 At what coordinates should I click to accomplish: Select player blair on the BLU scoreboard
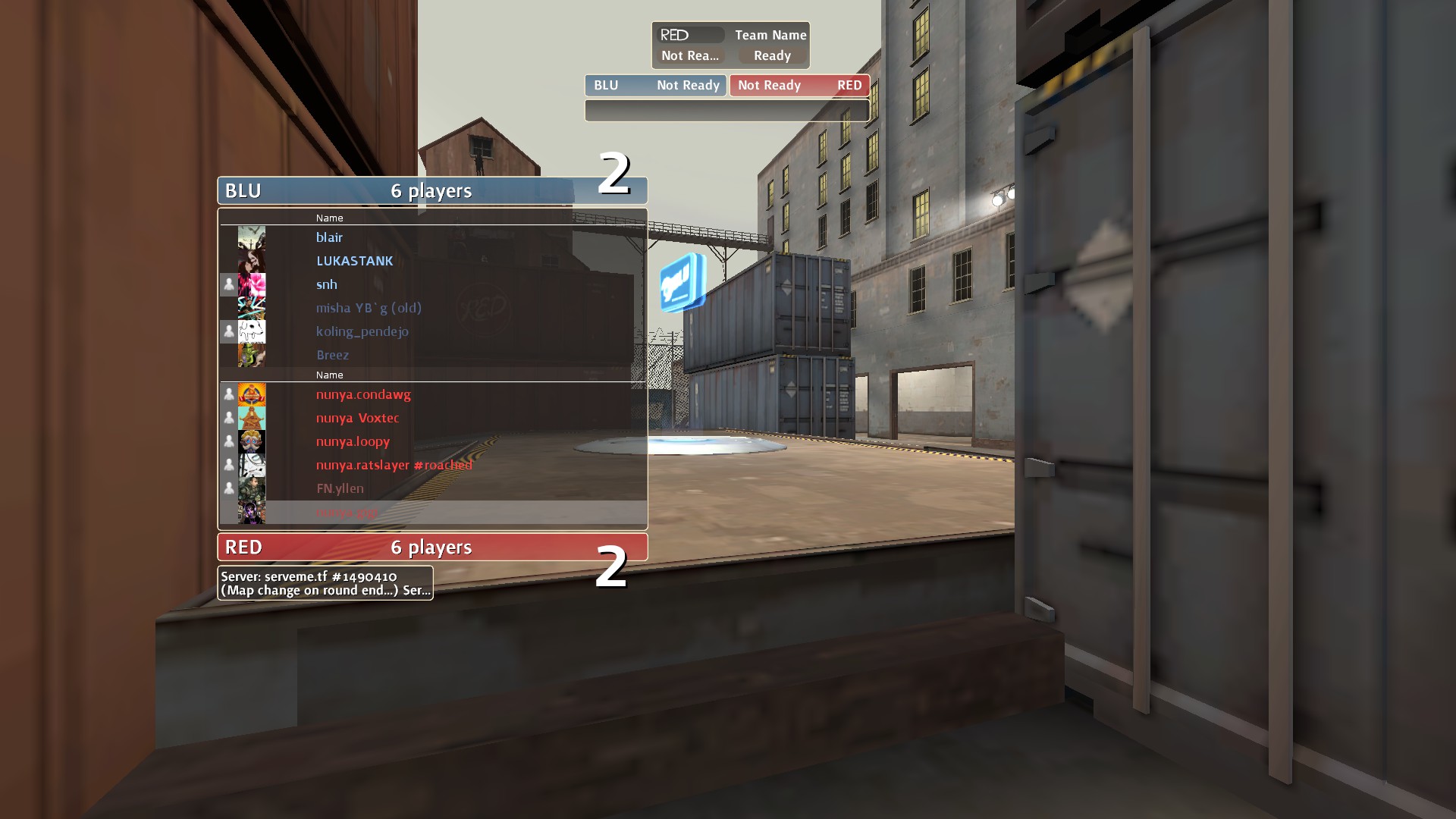[329, 237]
